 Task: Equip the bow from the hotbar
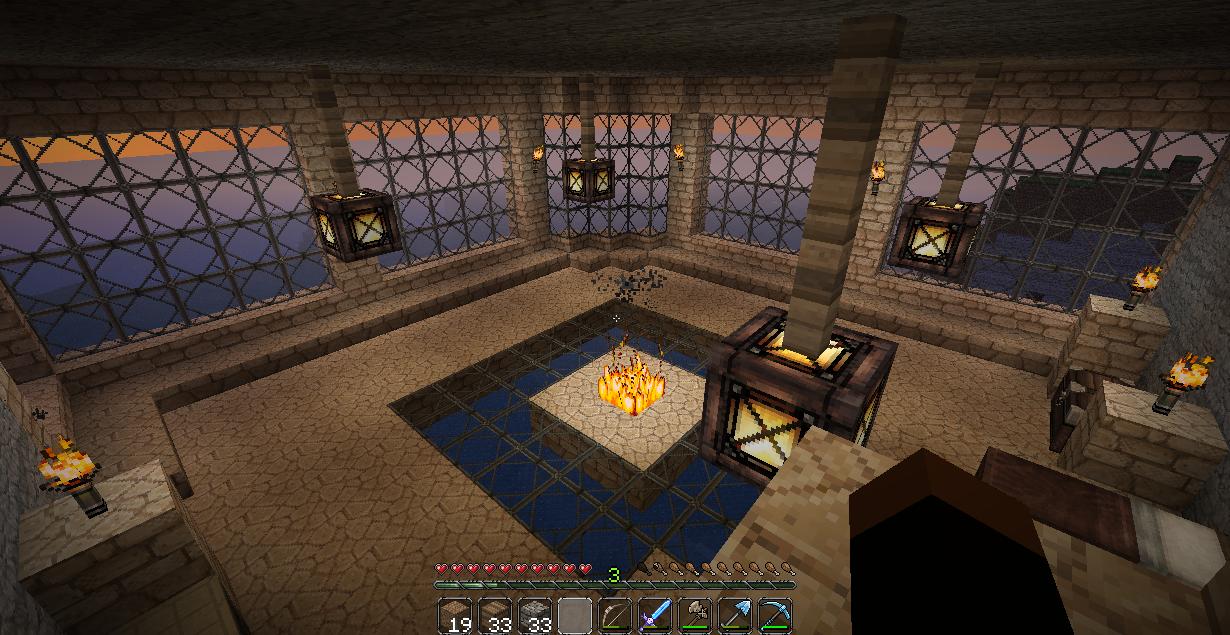pyautogui.click(x=615, y=615)
